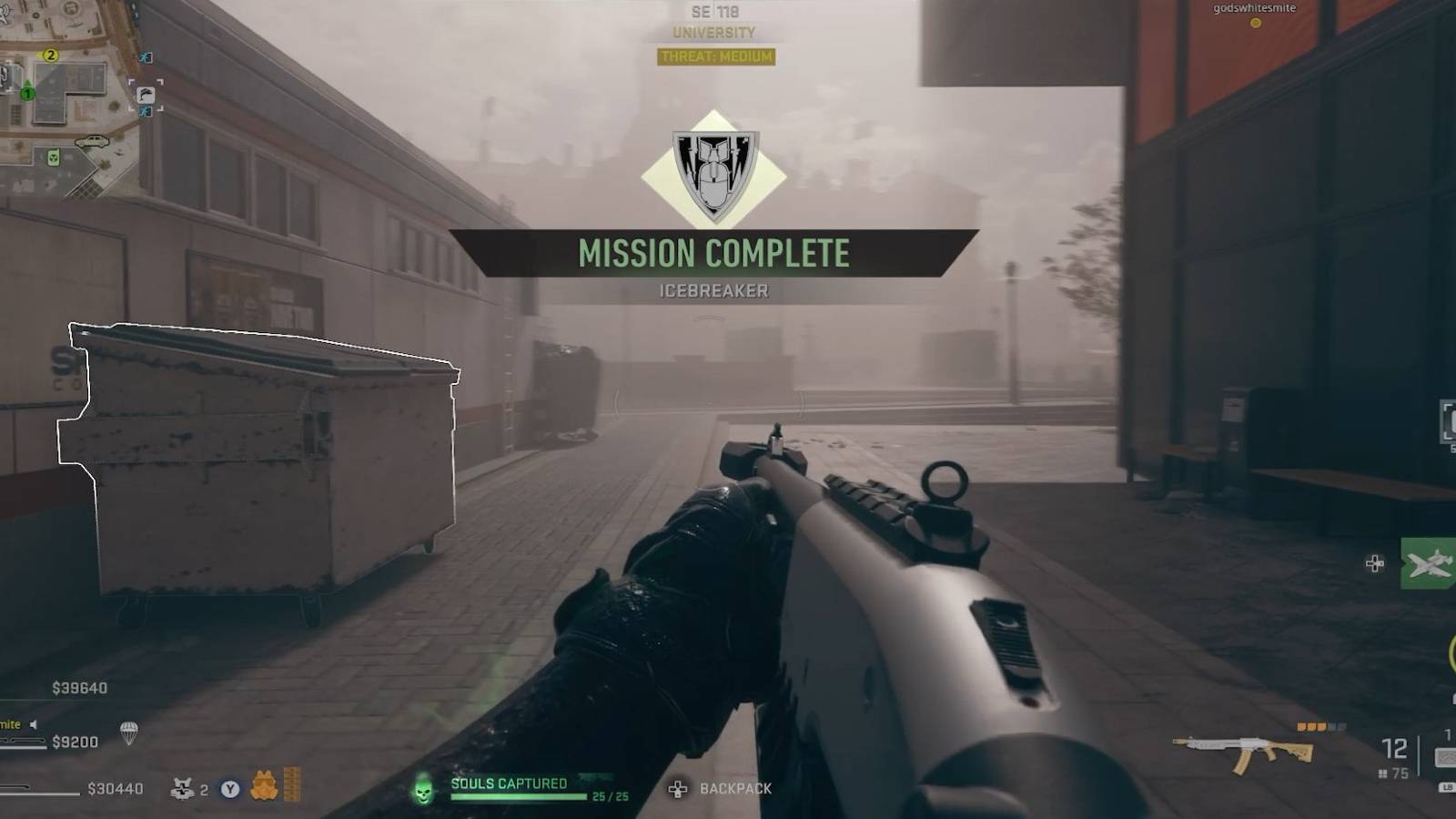Toggle the Y button armor prompt
The image size is (1456, 819).
[x=229, y=789]
